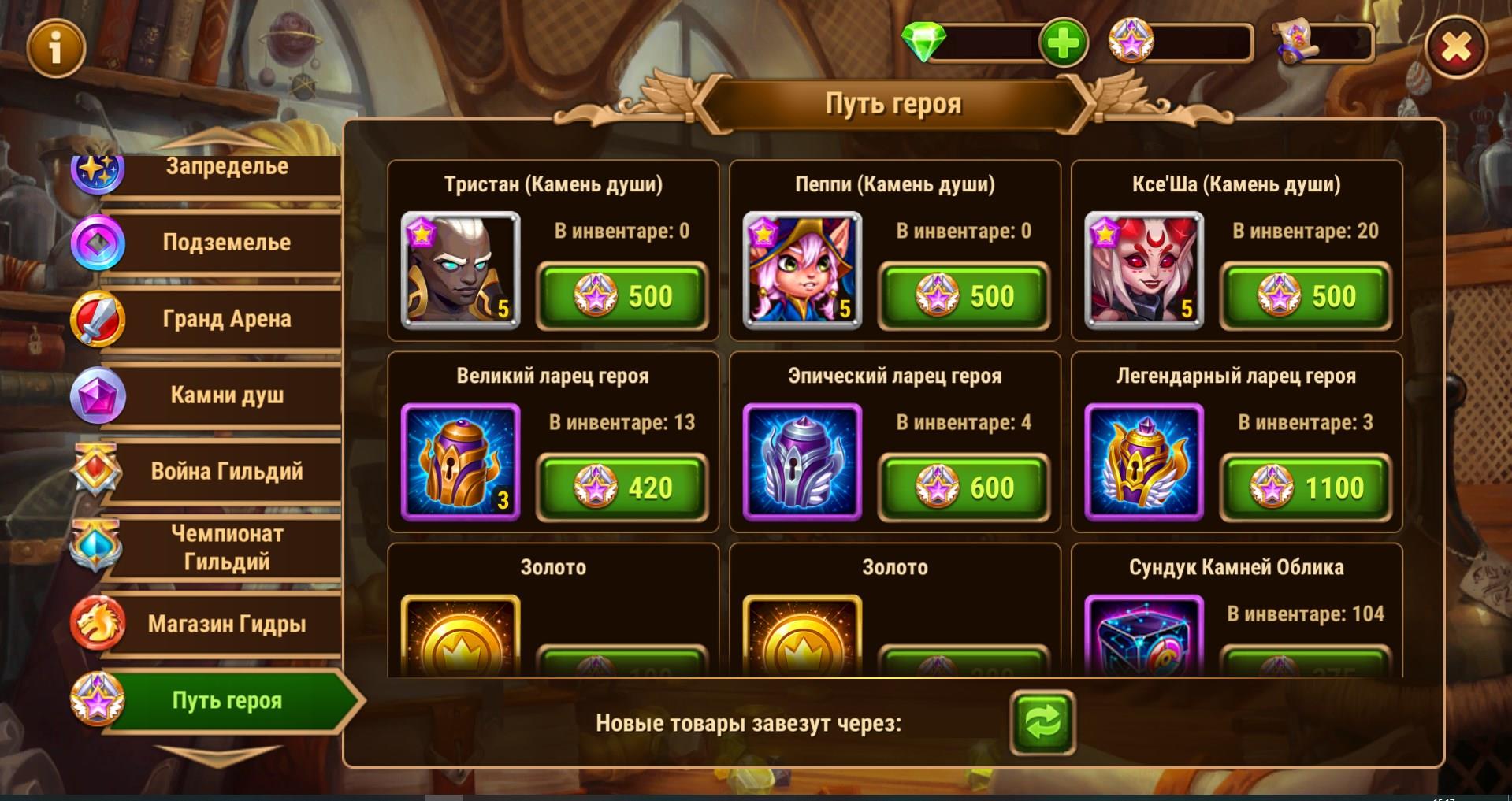Select the Tristan portrait icon

[460, 270]
